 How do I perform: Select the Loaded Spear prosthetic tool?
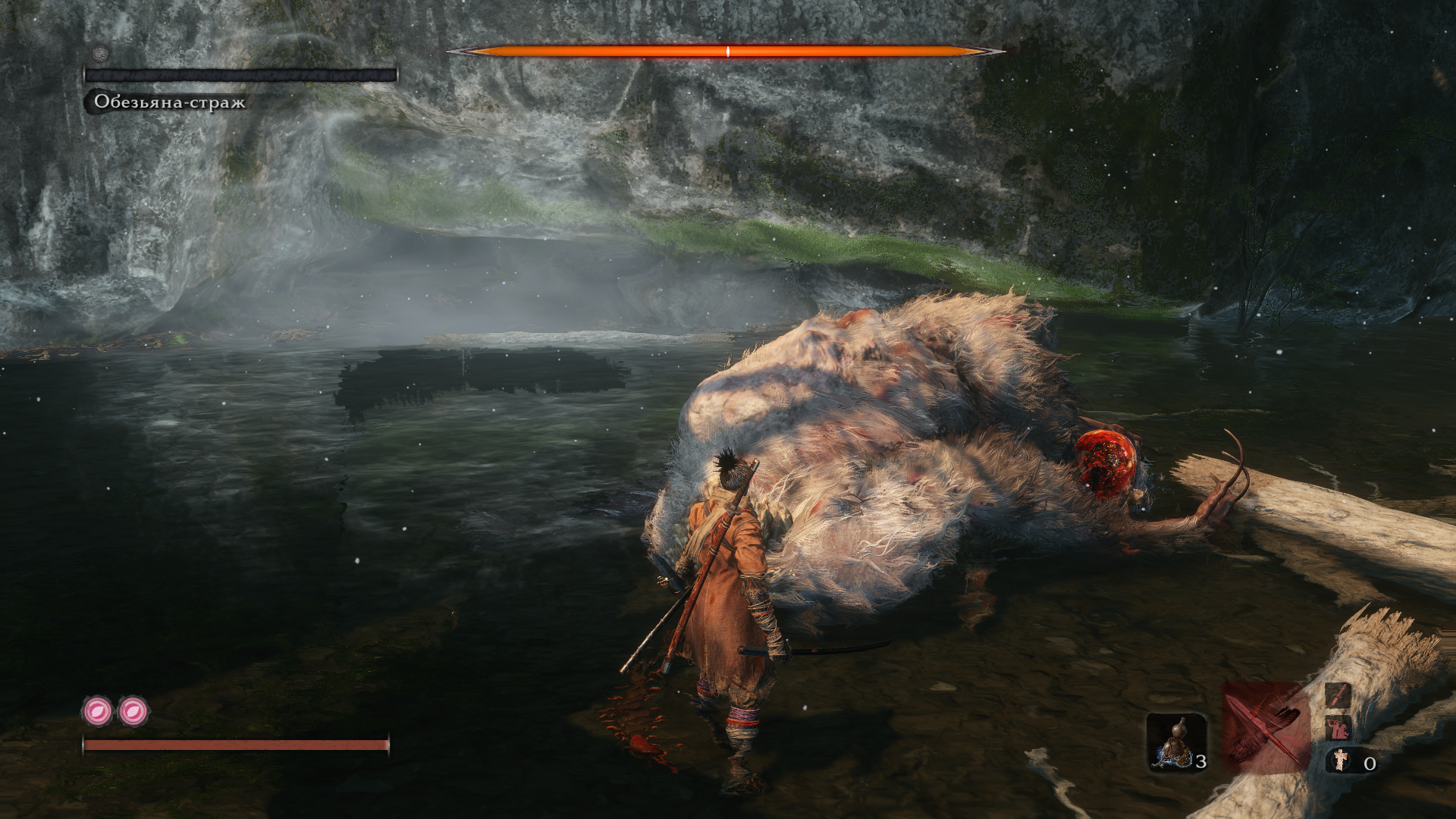click(x=1265, y=726)
